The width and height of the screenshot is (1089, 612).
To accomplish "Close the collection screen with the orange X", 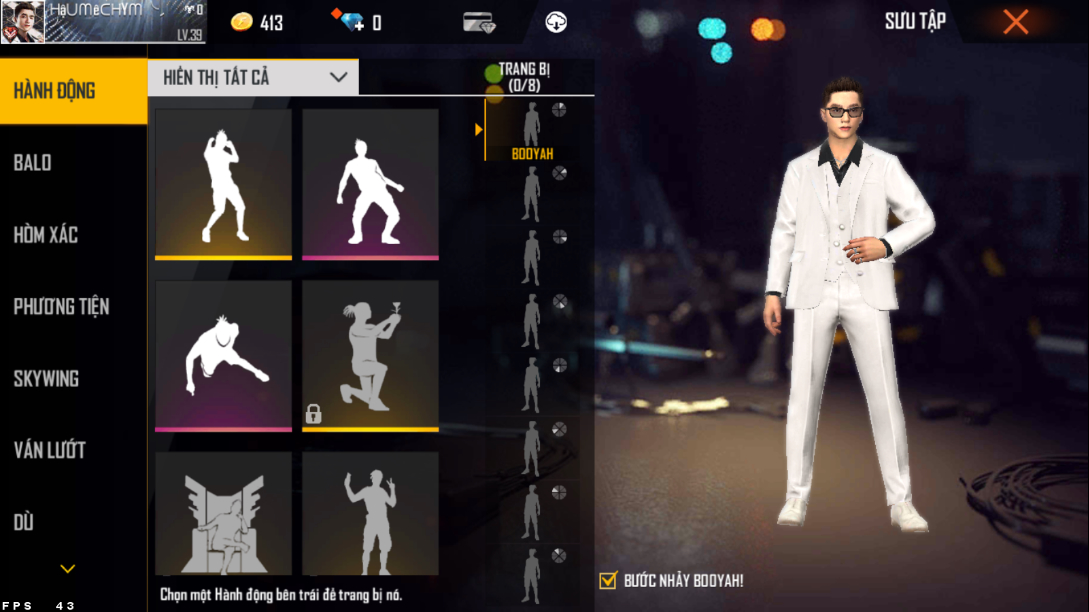I will [x=1015, y=22].
